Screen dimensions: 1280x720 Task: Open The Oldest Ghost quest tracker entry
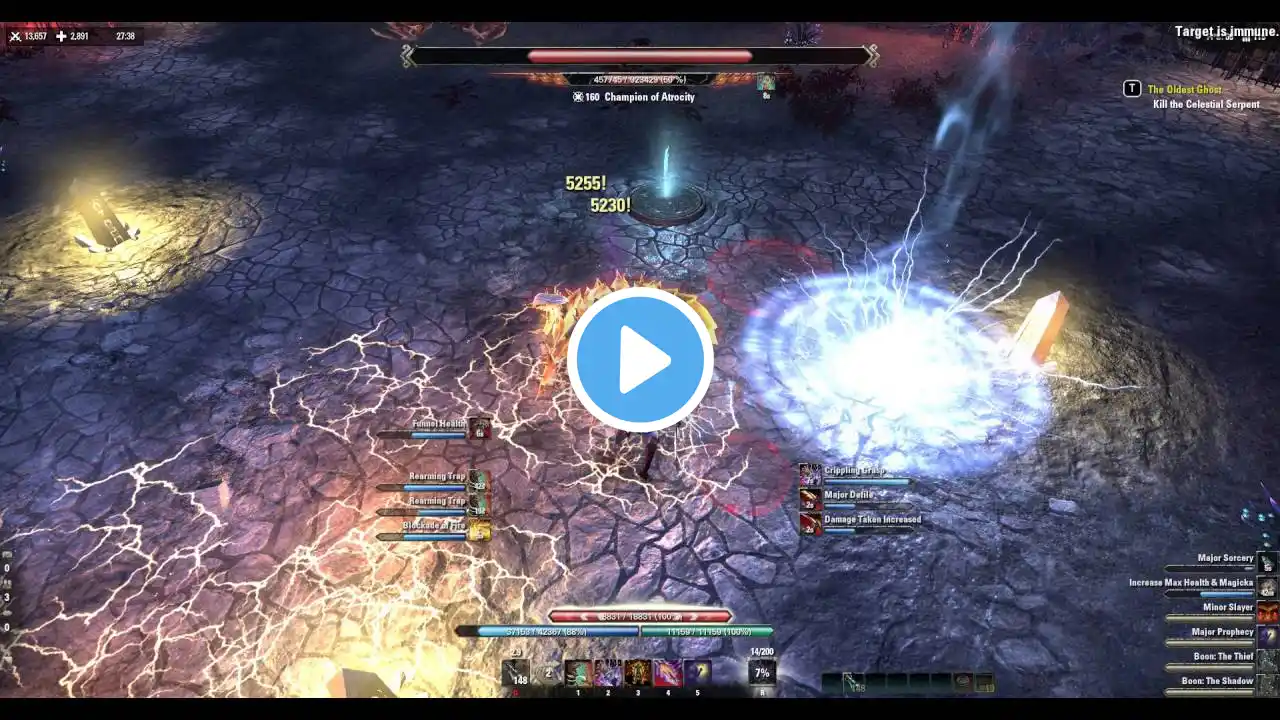click(x=1184, y=90)
